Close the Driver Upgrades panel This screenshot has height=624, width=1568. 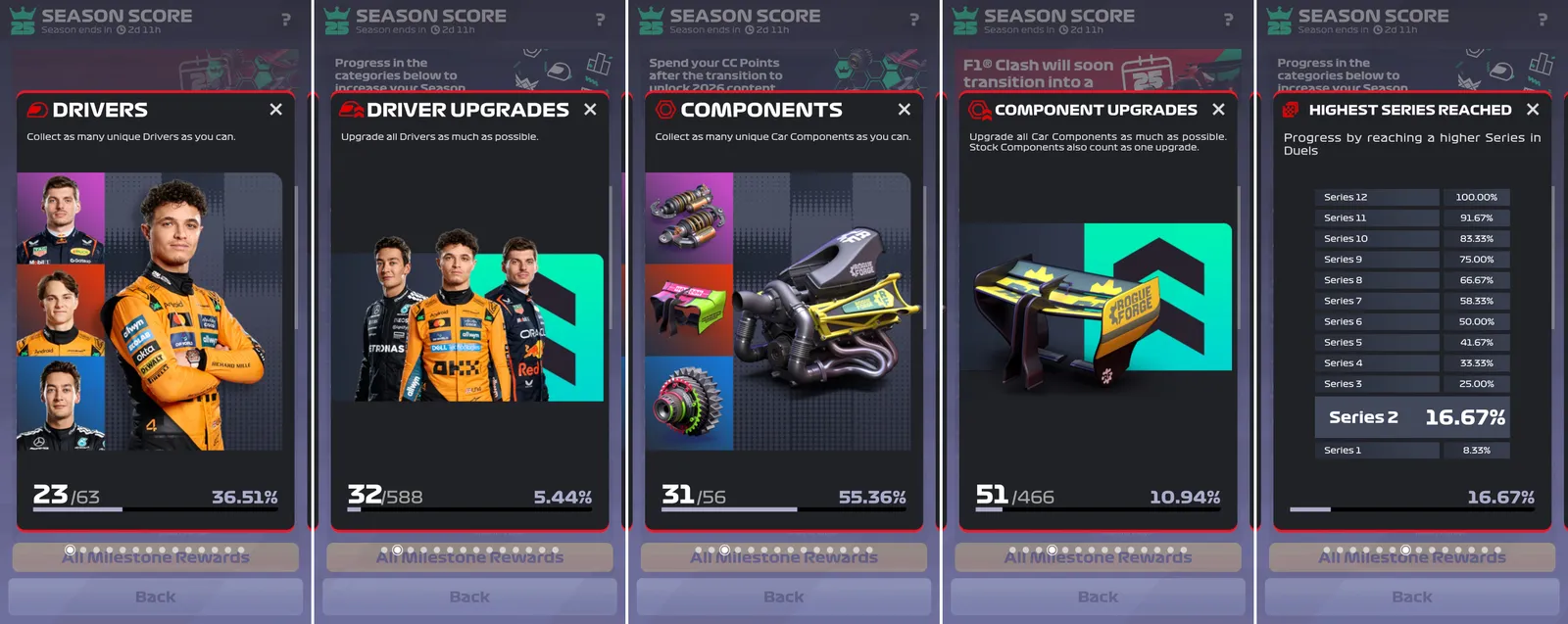(590, 110)
